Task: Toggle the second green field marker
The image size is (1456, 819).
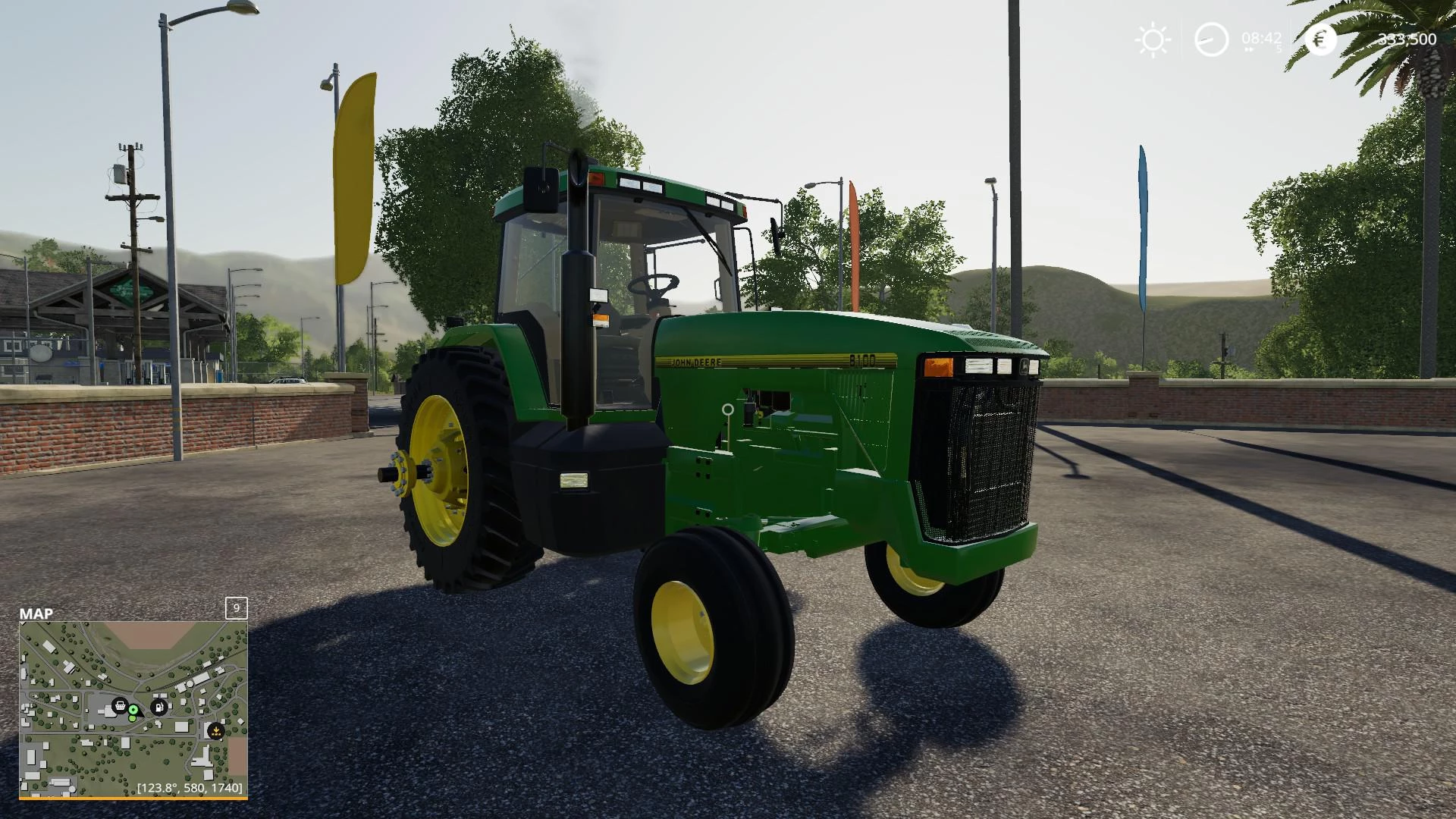Action: click(132, 718)
